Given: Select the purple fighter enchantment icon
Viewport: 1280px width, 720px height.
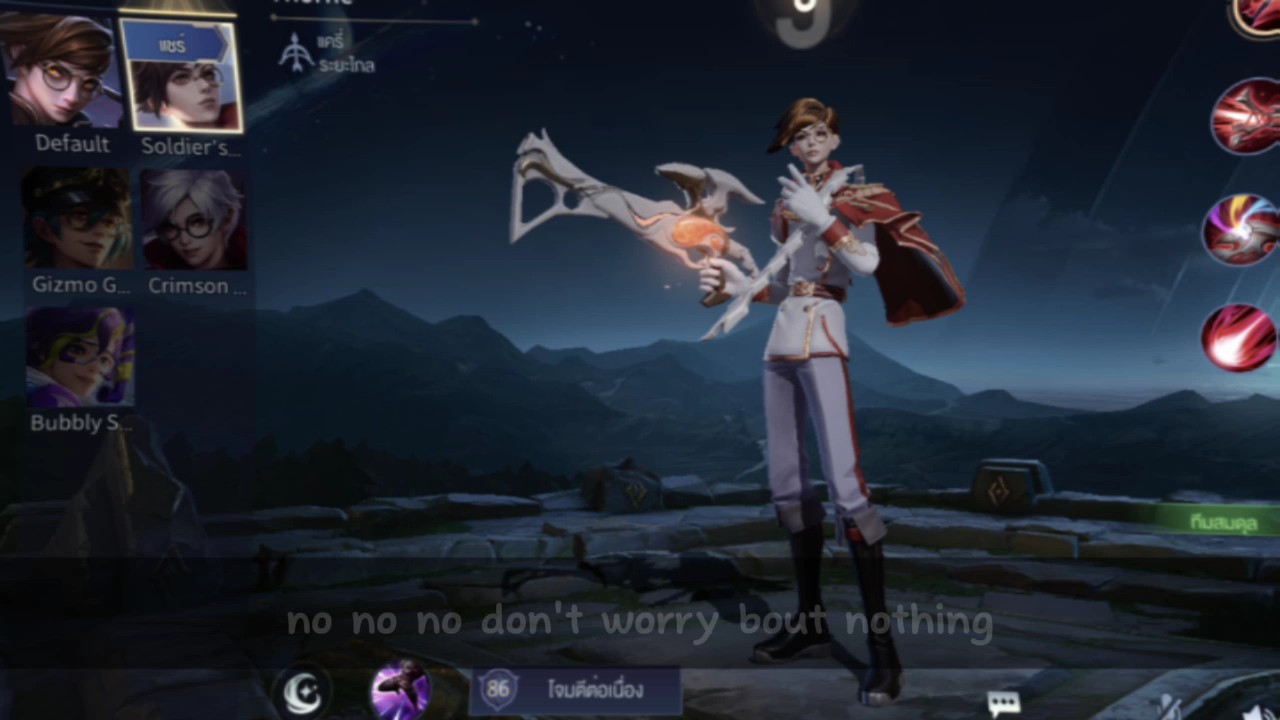Looking at the screenshot, I should [400, 691].
